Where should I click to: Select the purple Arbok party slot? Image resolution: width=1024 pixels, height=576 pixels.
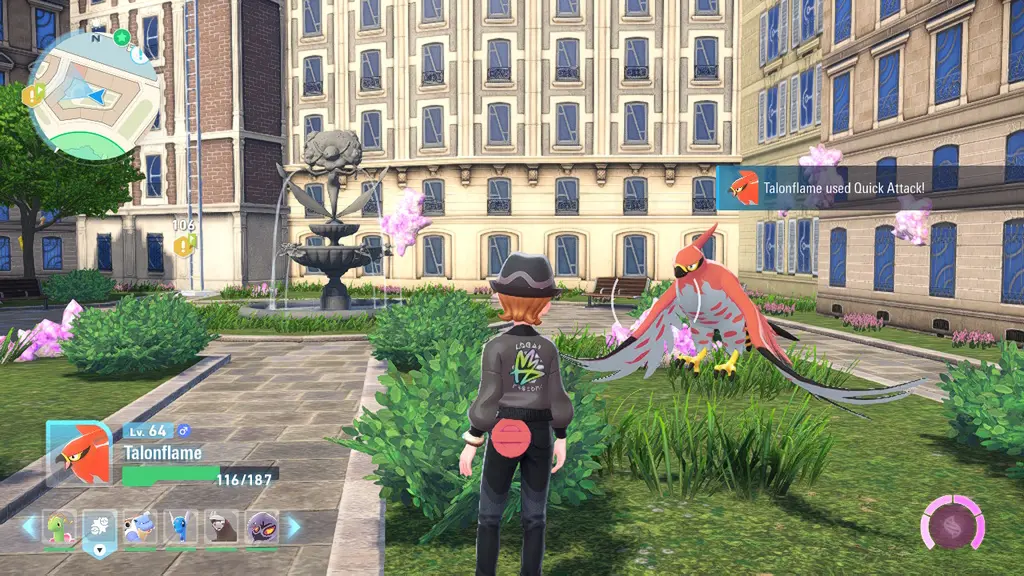[262, 525]
